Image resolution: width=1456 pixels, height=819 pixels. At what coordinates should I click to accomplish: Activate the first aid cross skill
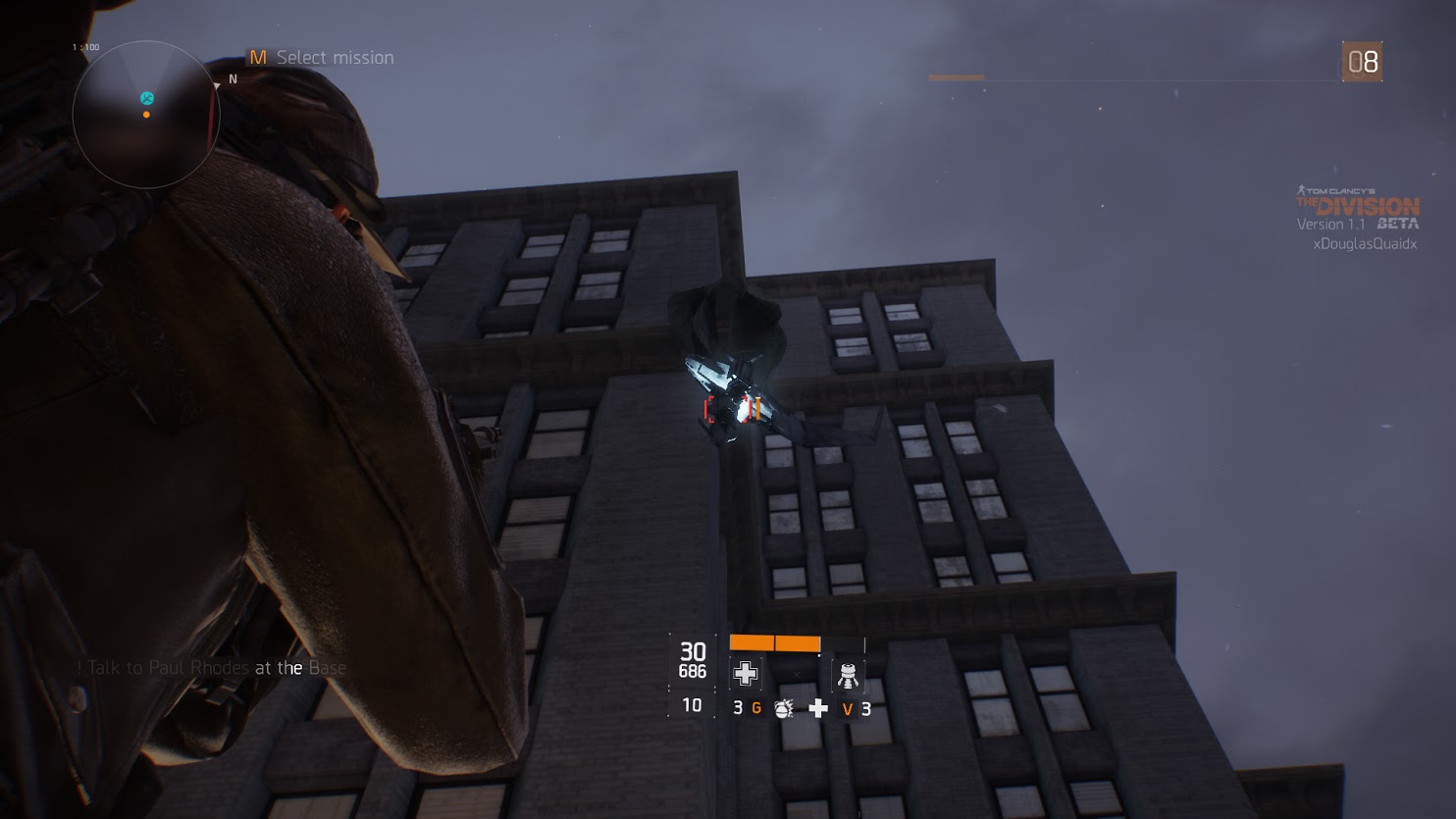click(x=746, y=673)
